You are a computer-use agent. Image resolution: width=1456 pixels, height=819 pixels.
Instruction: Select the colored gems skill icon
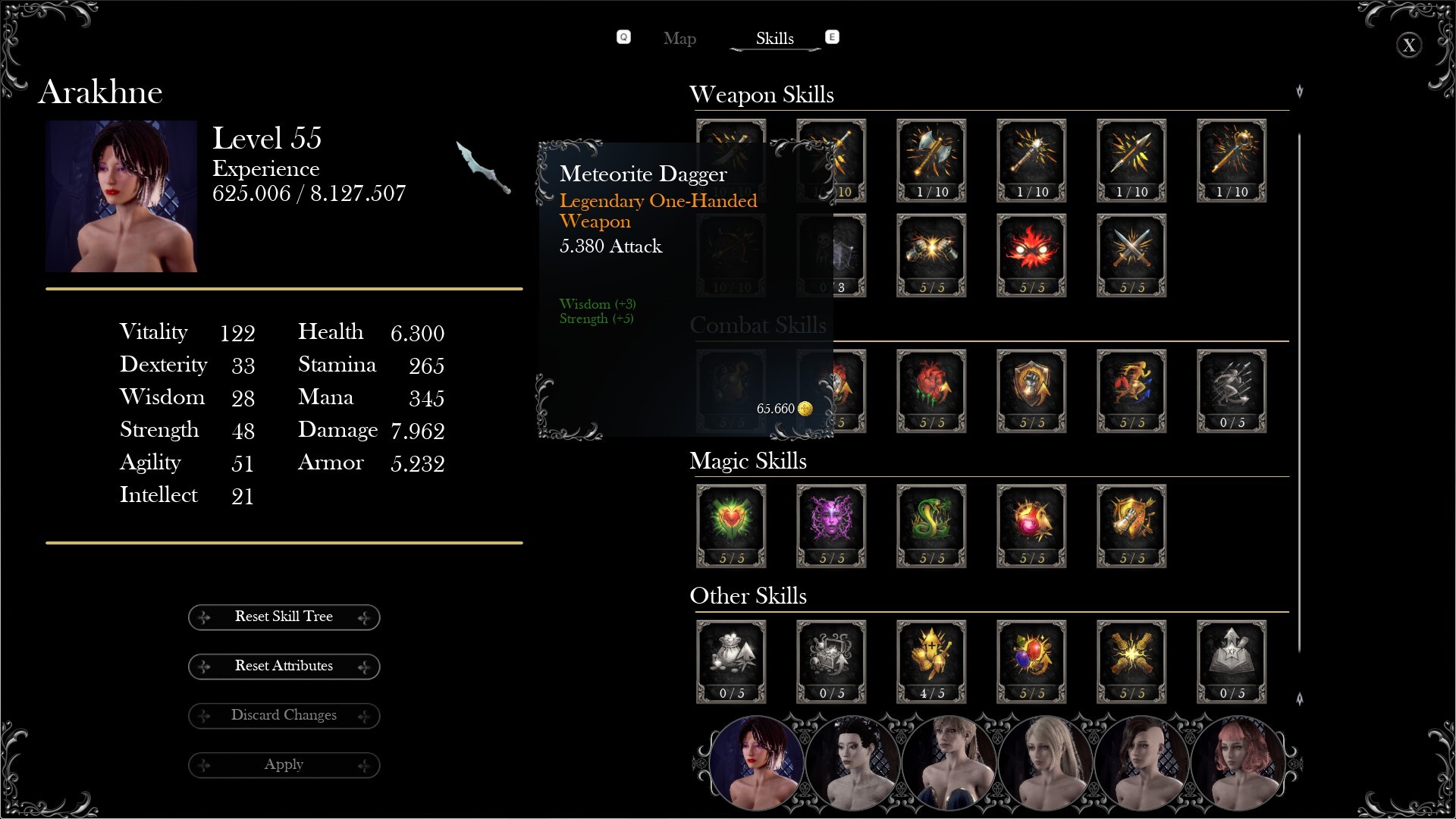[x=1031, y=661]
